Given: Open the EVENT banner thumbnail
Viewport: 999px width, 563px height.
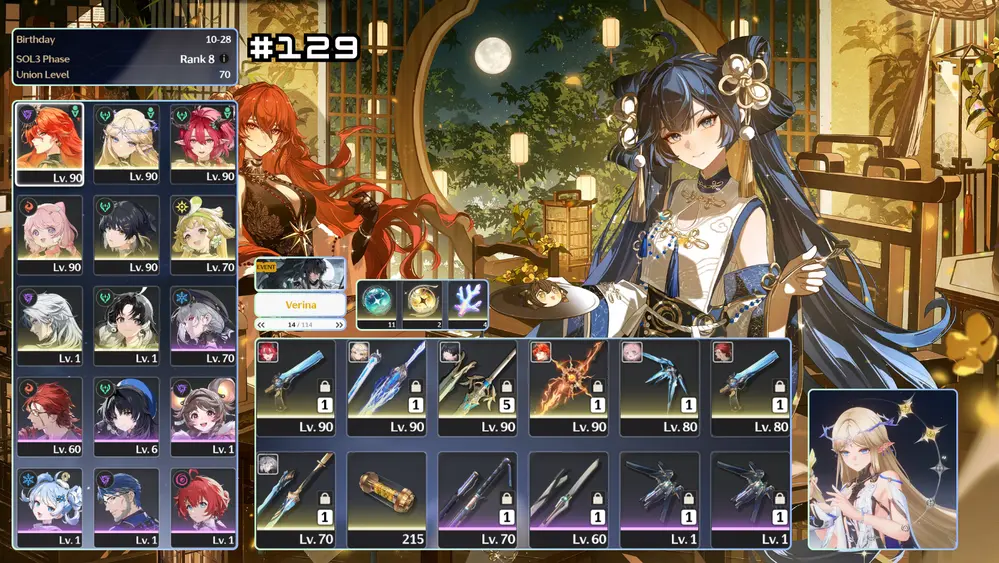Looking at the screenshot, I should click(x=300, y=273).
